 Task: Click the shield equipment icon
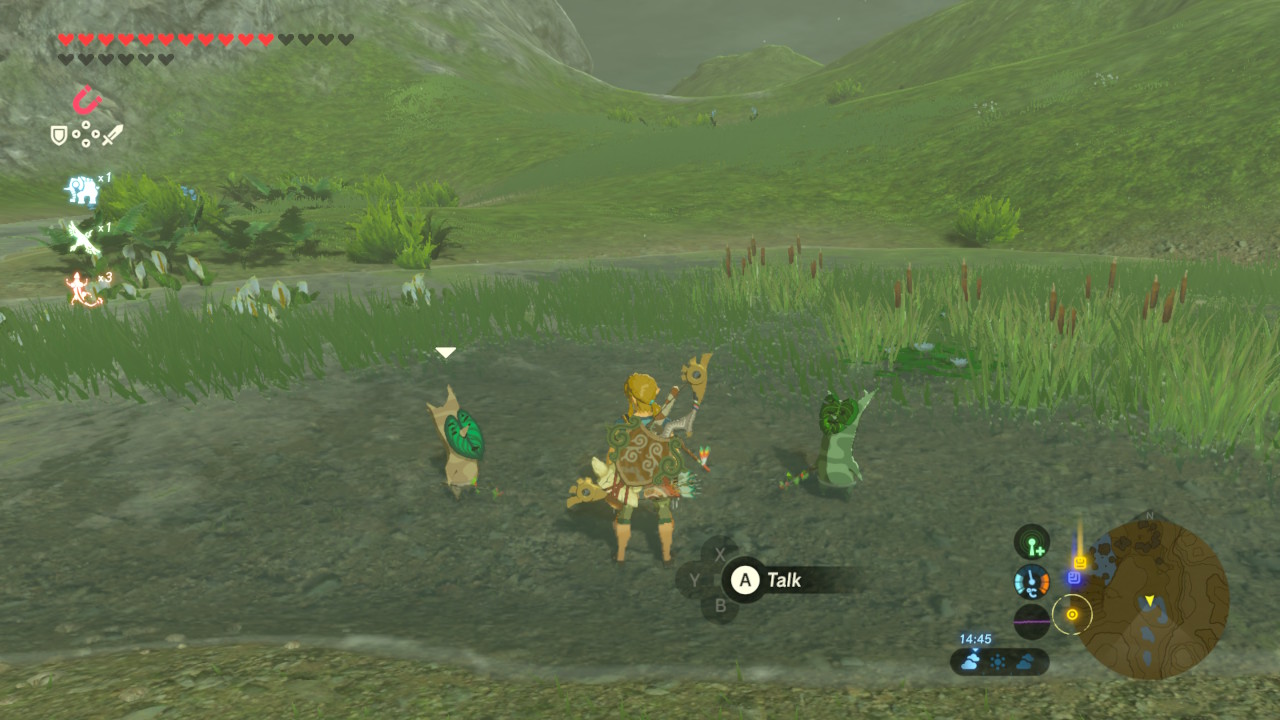pyautogui.click(x=59, y=135)
